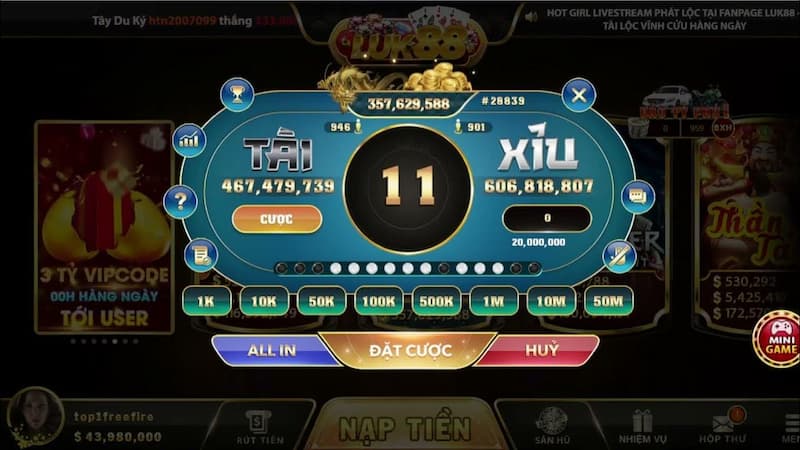
Task: Open the Nạp Tiền deposit screen
Action: tap(404, 428)
